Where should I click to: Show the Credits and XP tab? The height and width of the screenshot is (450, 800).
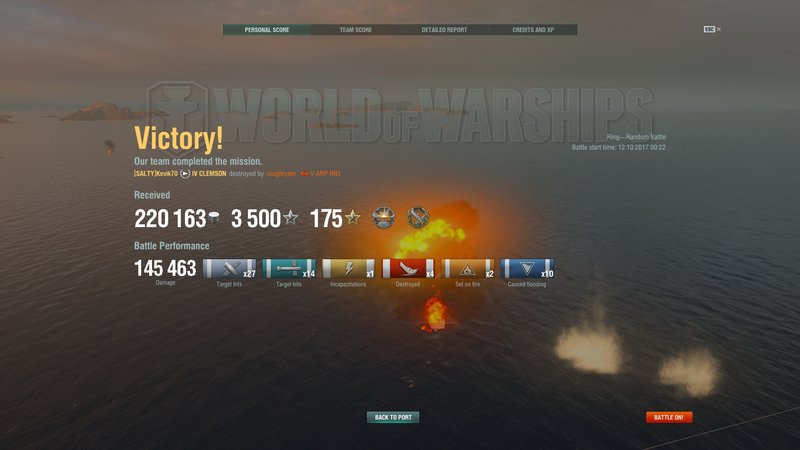(533, 30)
